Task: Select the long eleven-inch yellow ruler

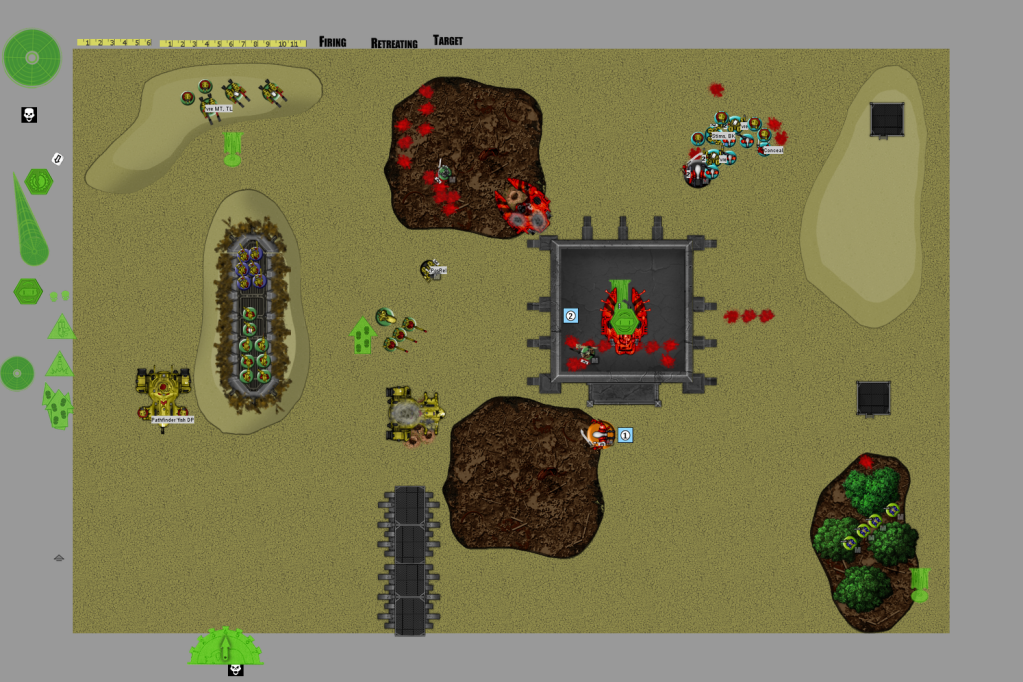Action: 232,44
